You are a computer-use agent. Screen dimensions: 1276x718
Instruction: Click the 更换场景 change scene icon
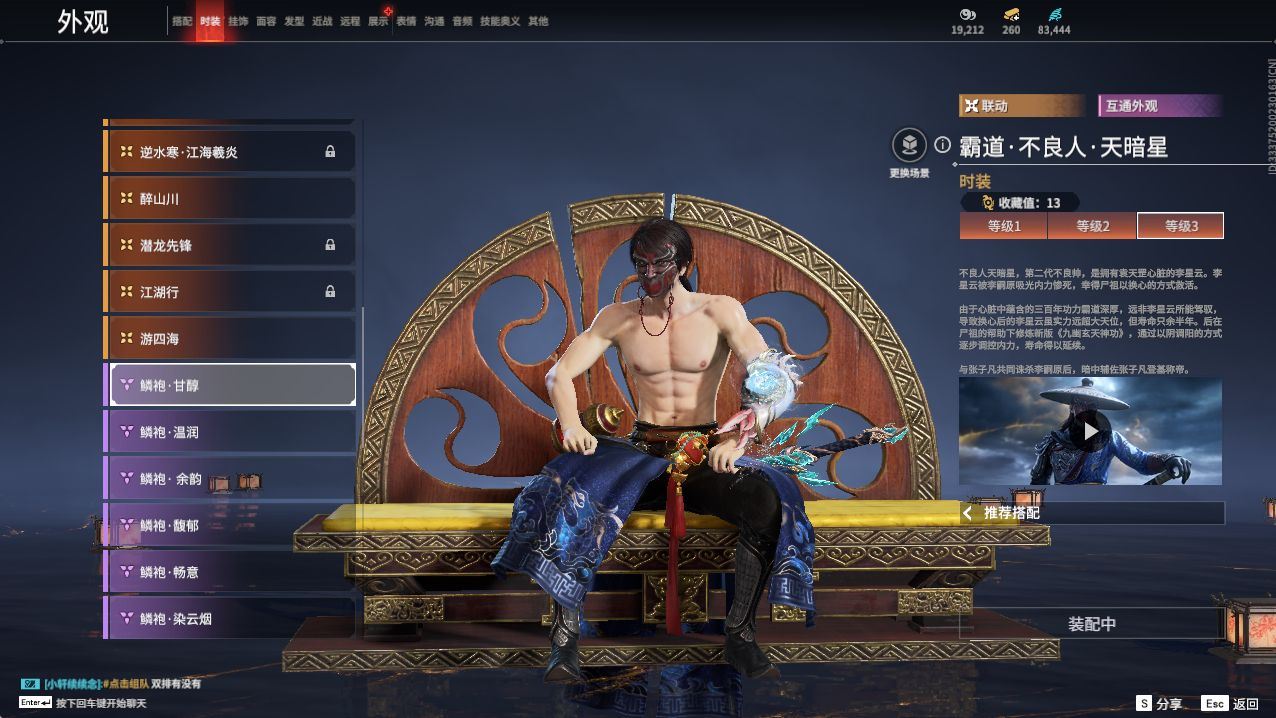point(909,147)
